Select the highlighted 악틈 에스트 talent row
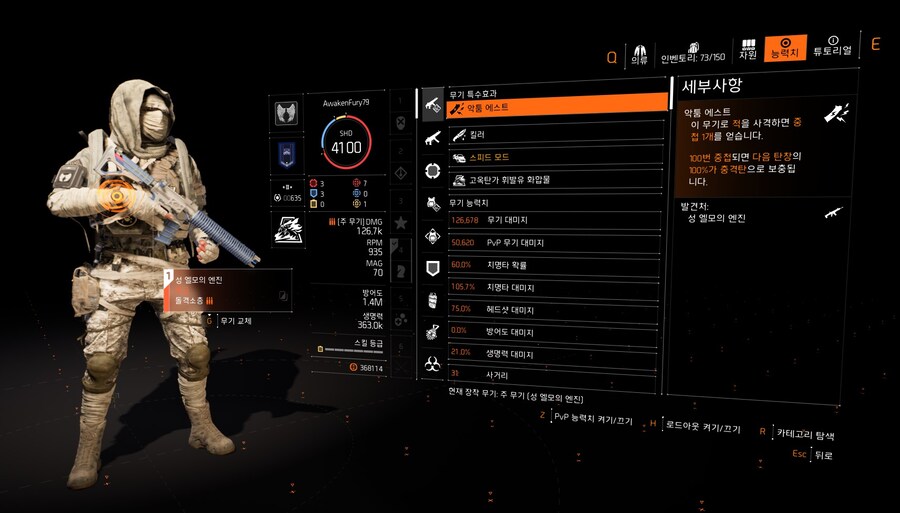The height and width of the screenshot is (513, 900). coord(556,106)
